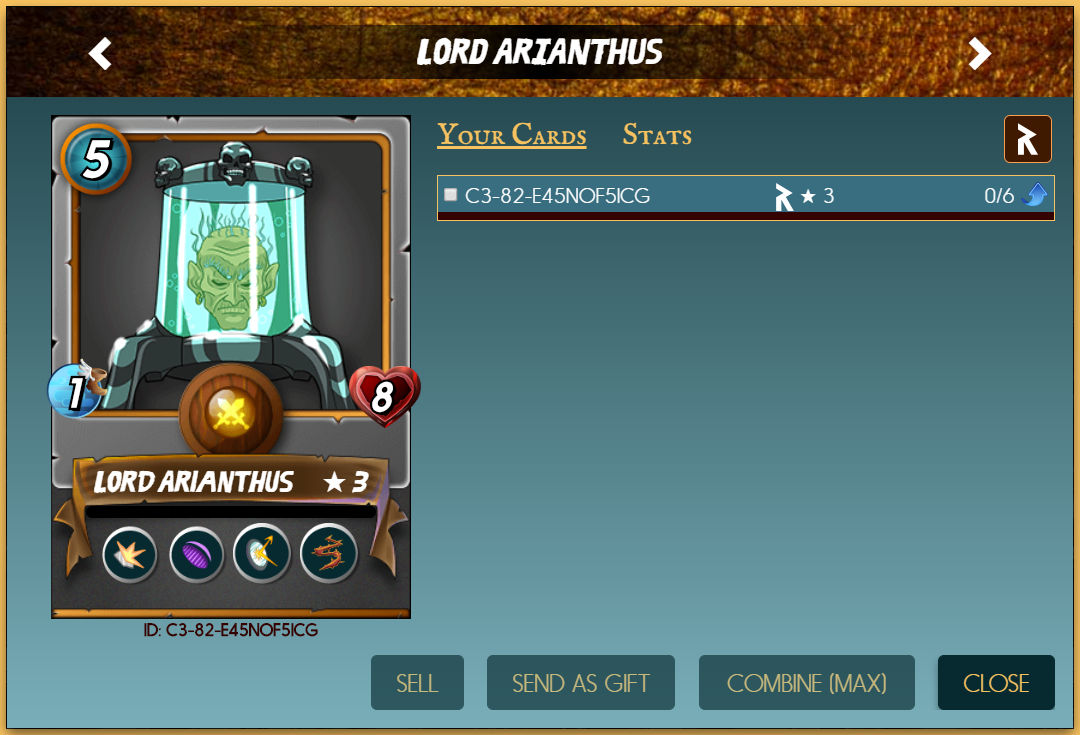Sell the selected card

coord(417,683)
